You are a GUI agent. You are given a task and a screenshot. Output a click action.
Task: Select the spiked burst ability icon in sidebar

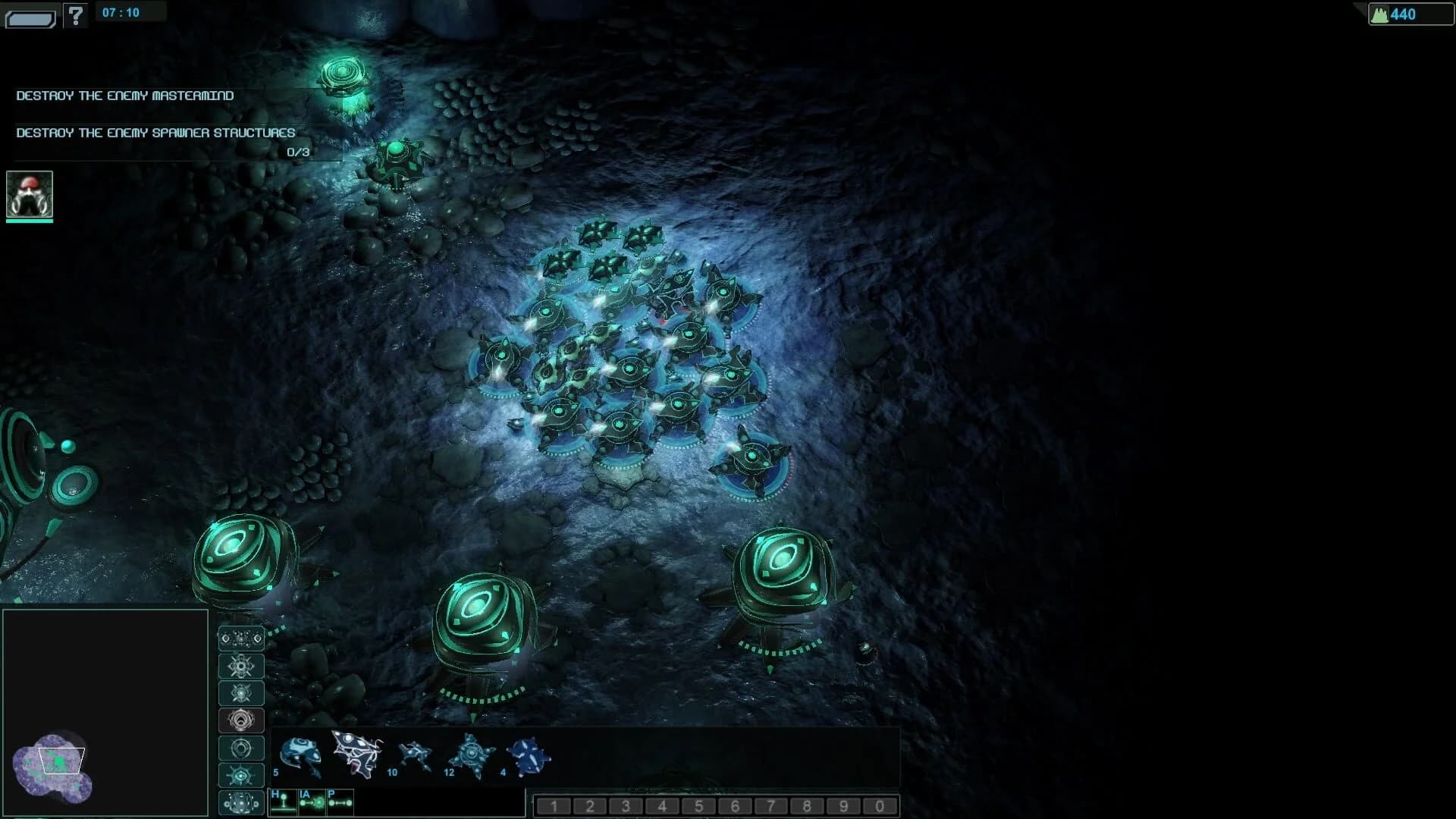(x=241, y=666)
